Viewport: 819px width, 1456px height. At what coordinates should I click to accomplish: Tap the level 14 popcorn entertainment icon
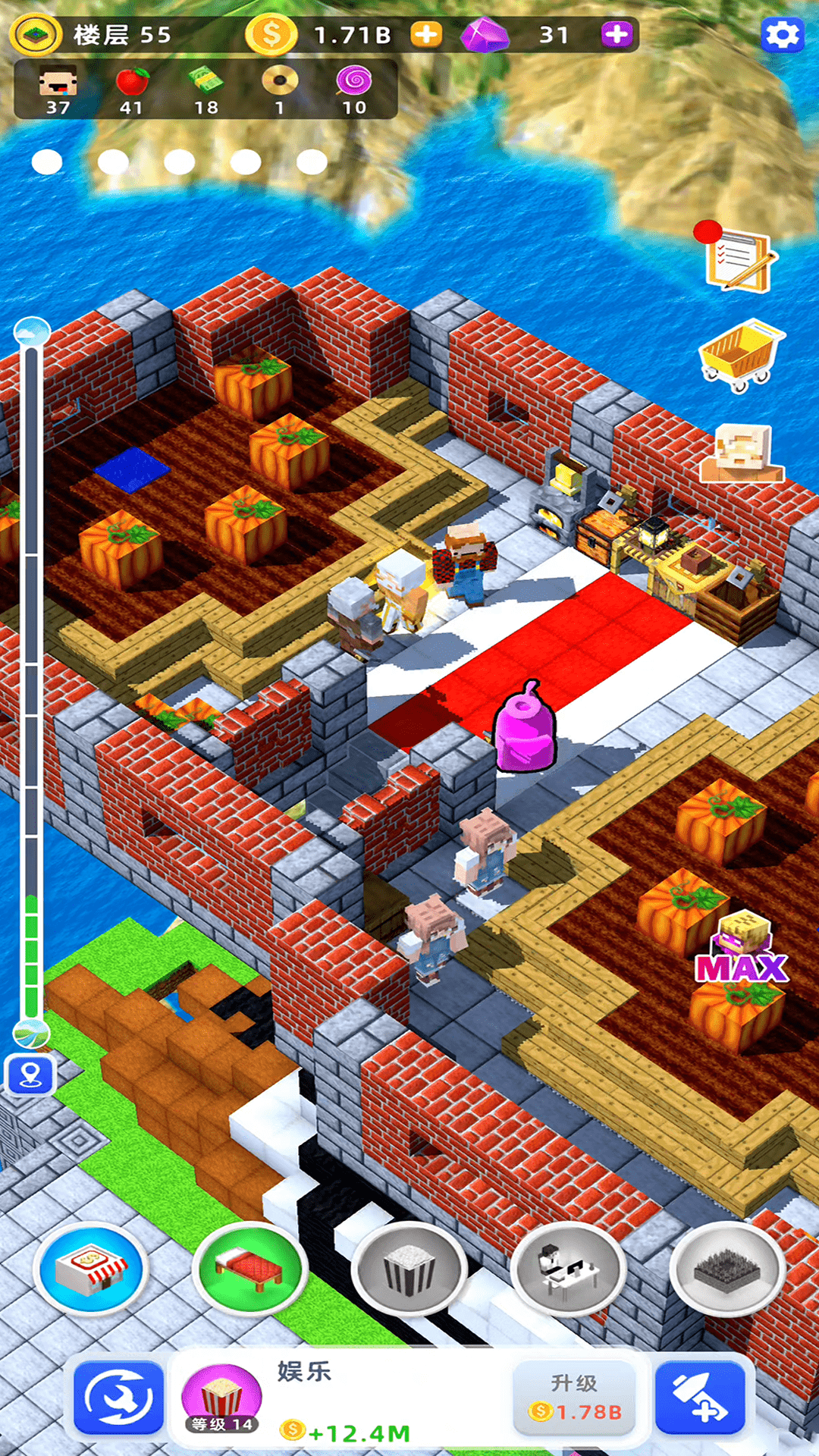click(x=221, y=1399)
